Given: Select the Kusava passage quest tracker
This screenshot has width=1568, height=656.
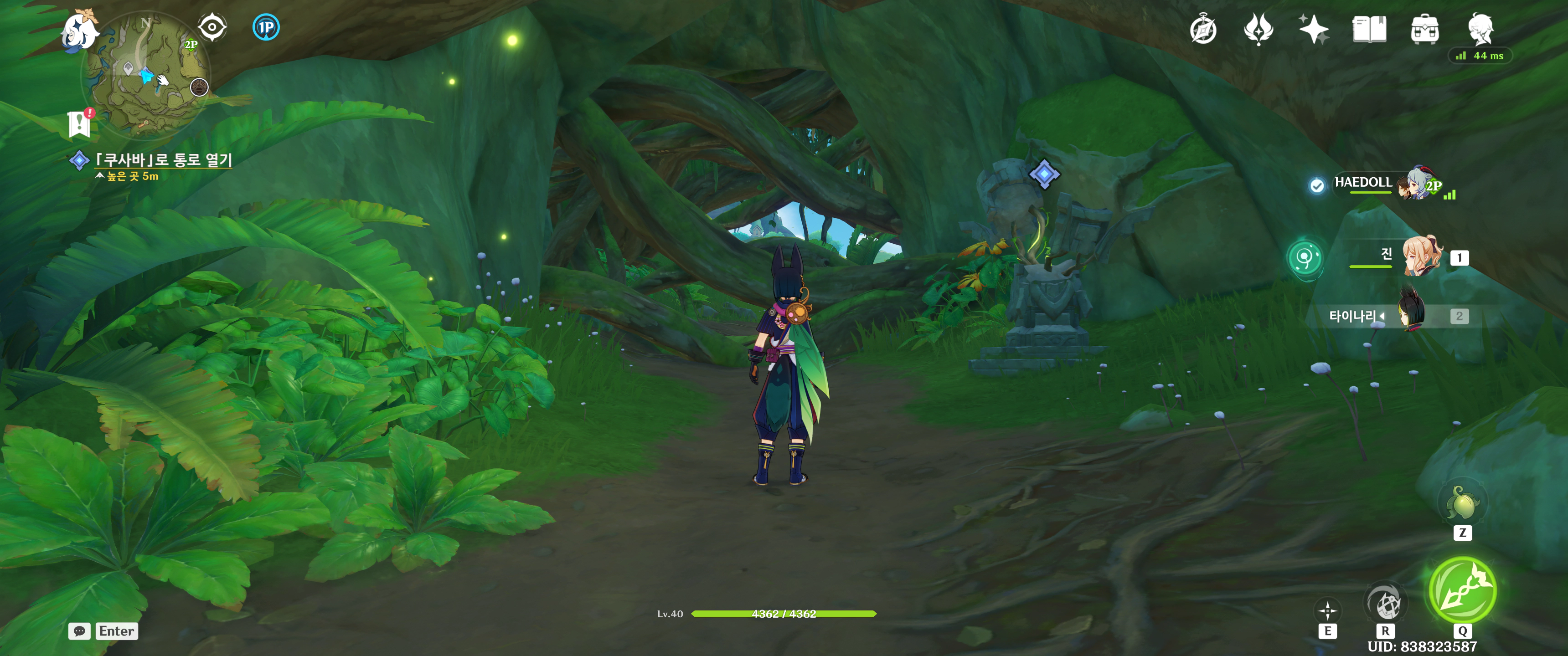Looking at the screenshot, I should [x=163, y=160].
